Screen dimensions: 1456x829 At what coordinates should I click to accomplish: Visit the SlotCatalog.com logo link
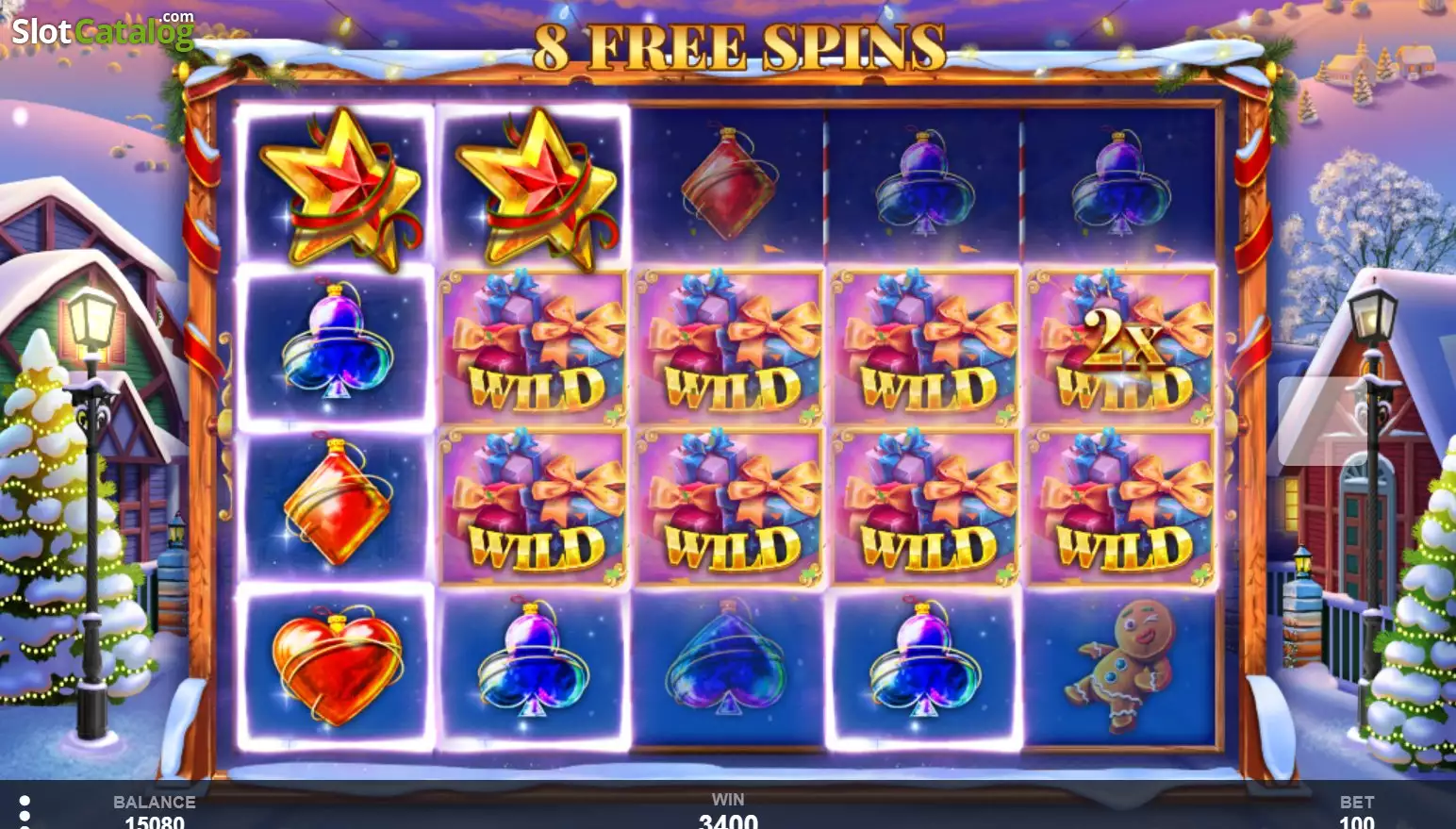[x=102, y=30]
